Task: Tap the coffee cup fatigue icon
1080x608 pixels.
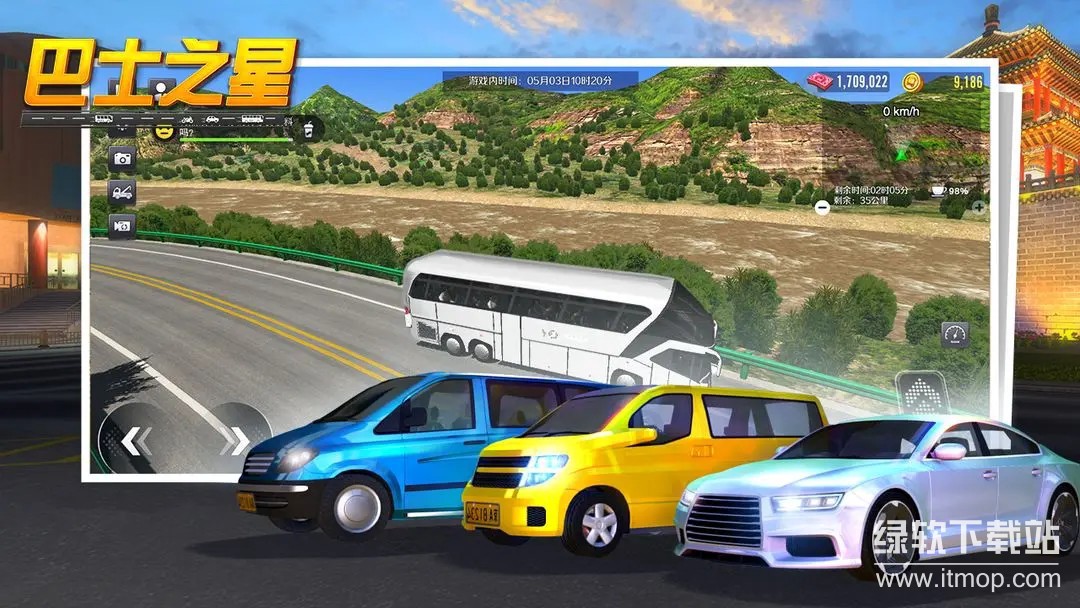Action: 937,189
